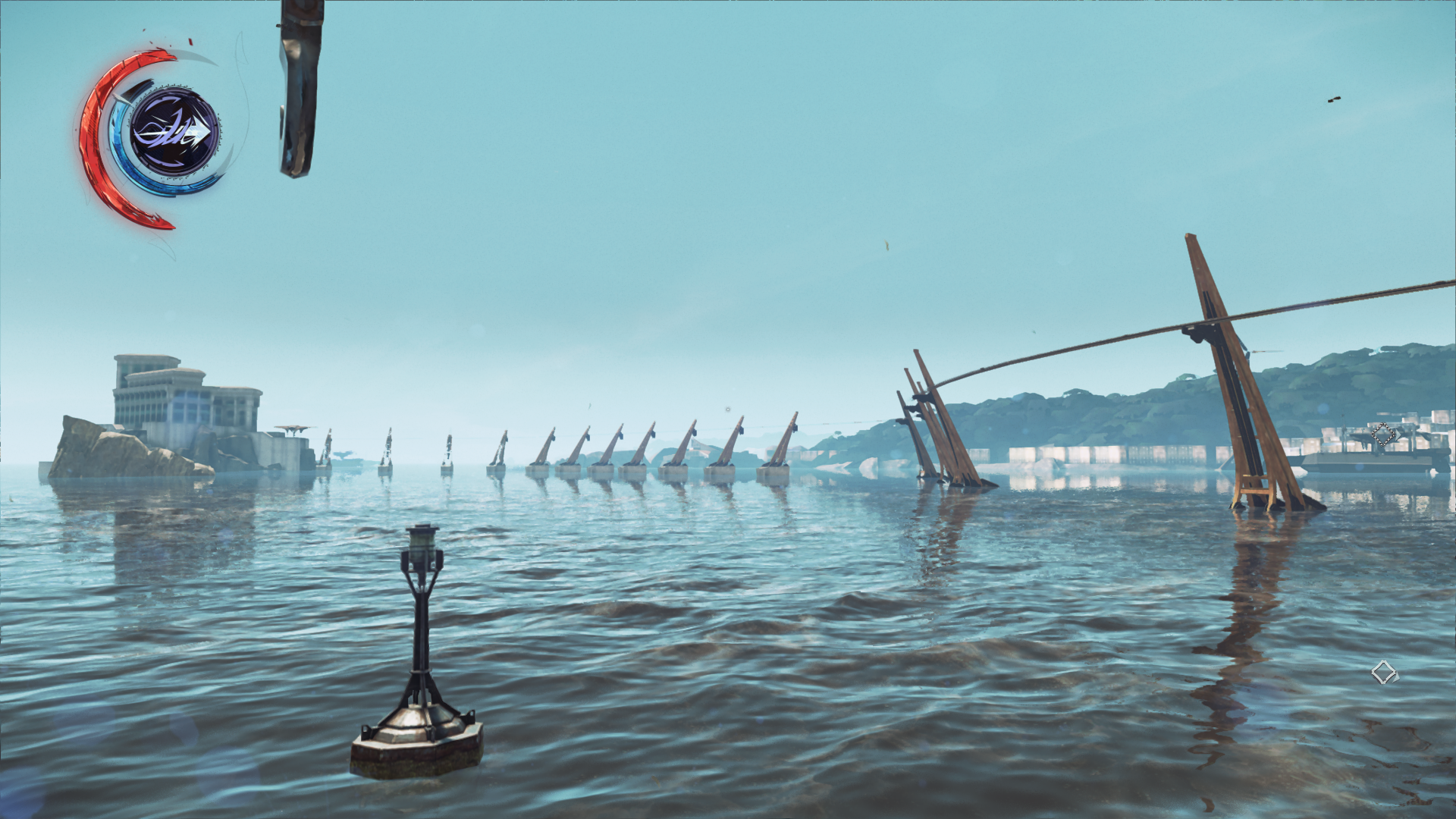This screenshot has height=819, width=1456.
Task: Toggle the small arrow beside the skiff marker
Action: (x=1399, y=435)
